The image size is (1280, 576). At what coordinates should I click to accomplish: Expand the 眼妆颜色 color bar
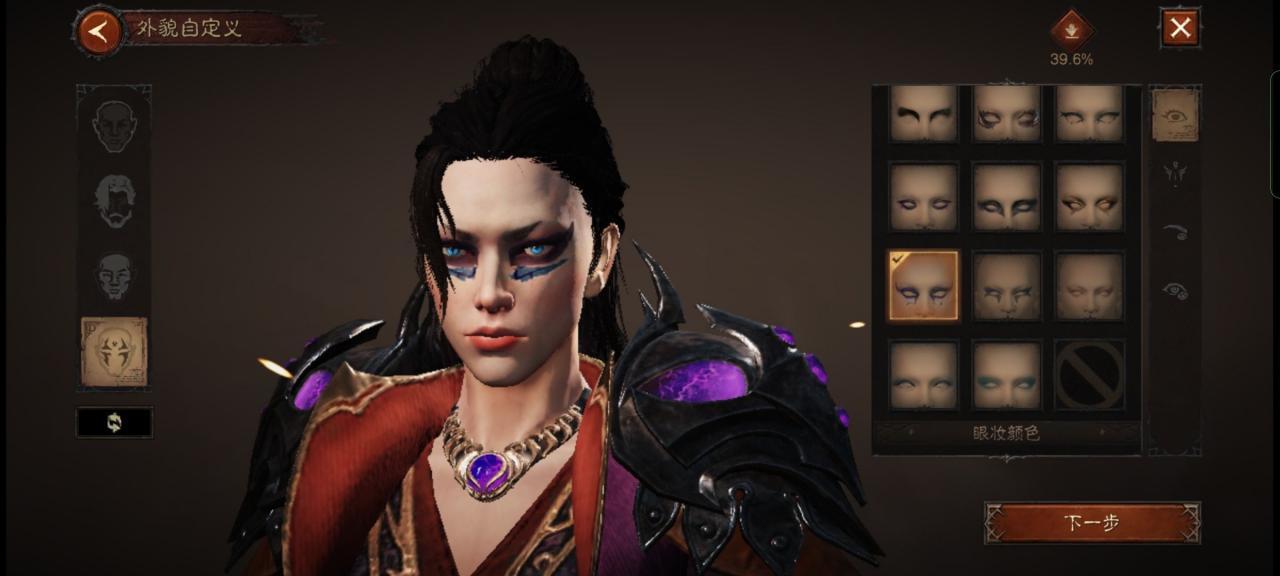pos(1006,434)
